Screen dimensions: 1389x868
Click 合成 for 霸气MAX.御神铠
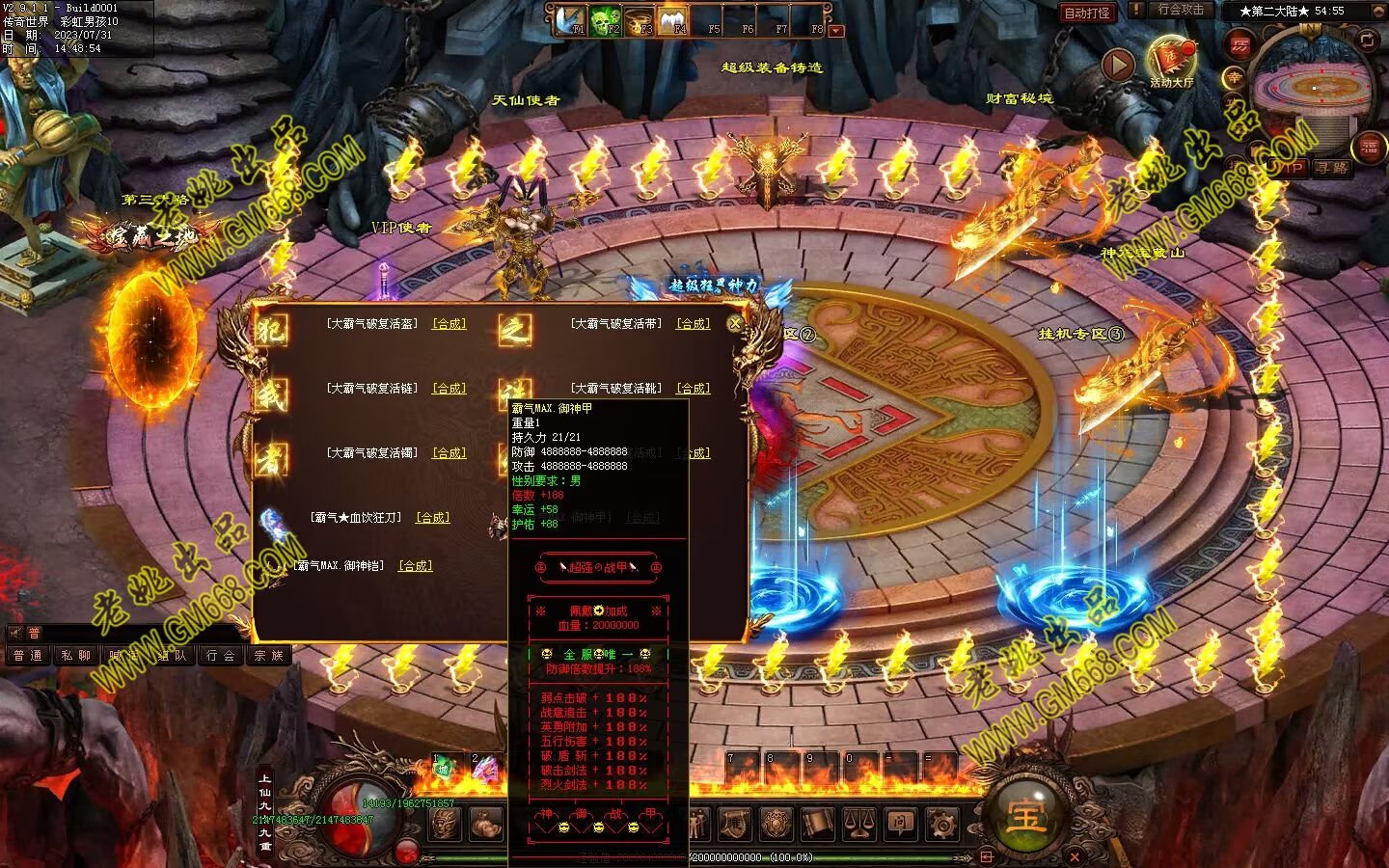pyautogui.click(x=416, y=566)
